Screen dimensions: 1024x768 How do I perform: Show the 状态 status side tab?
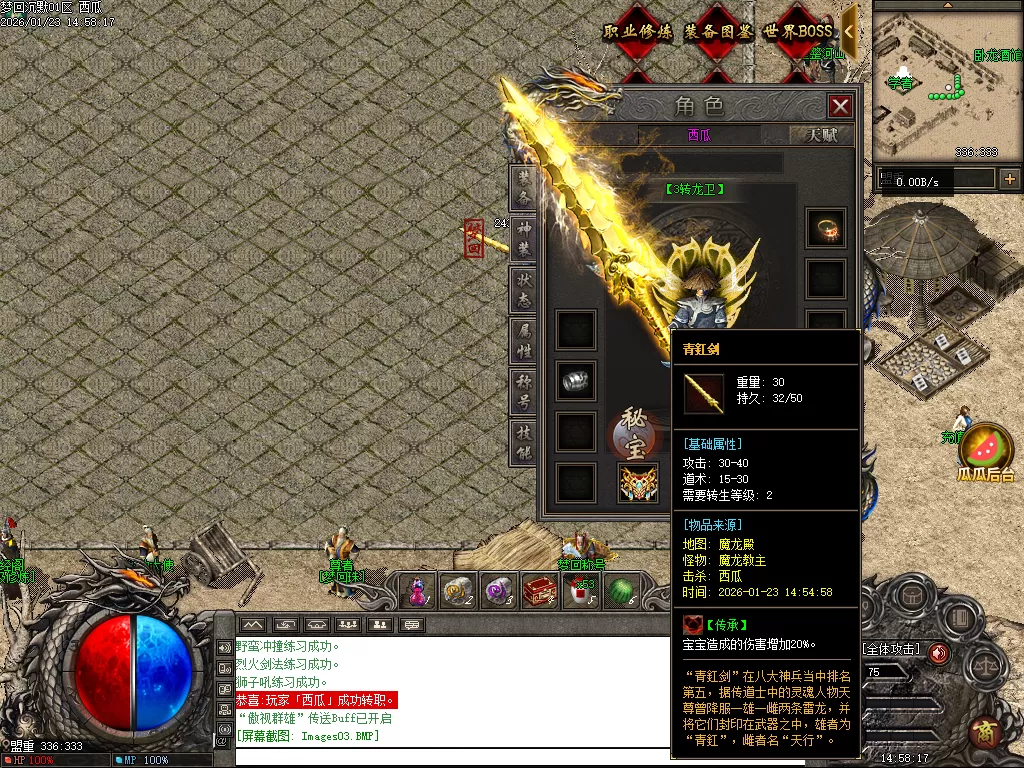pyautogui.click(x=524, y=290)
